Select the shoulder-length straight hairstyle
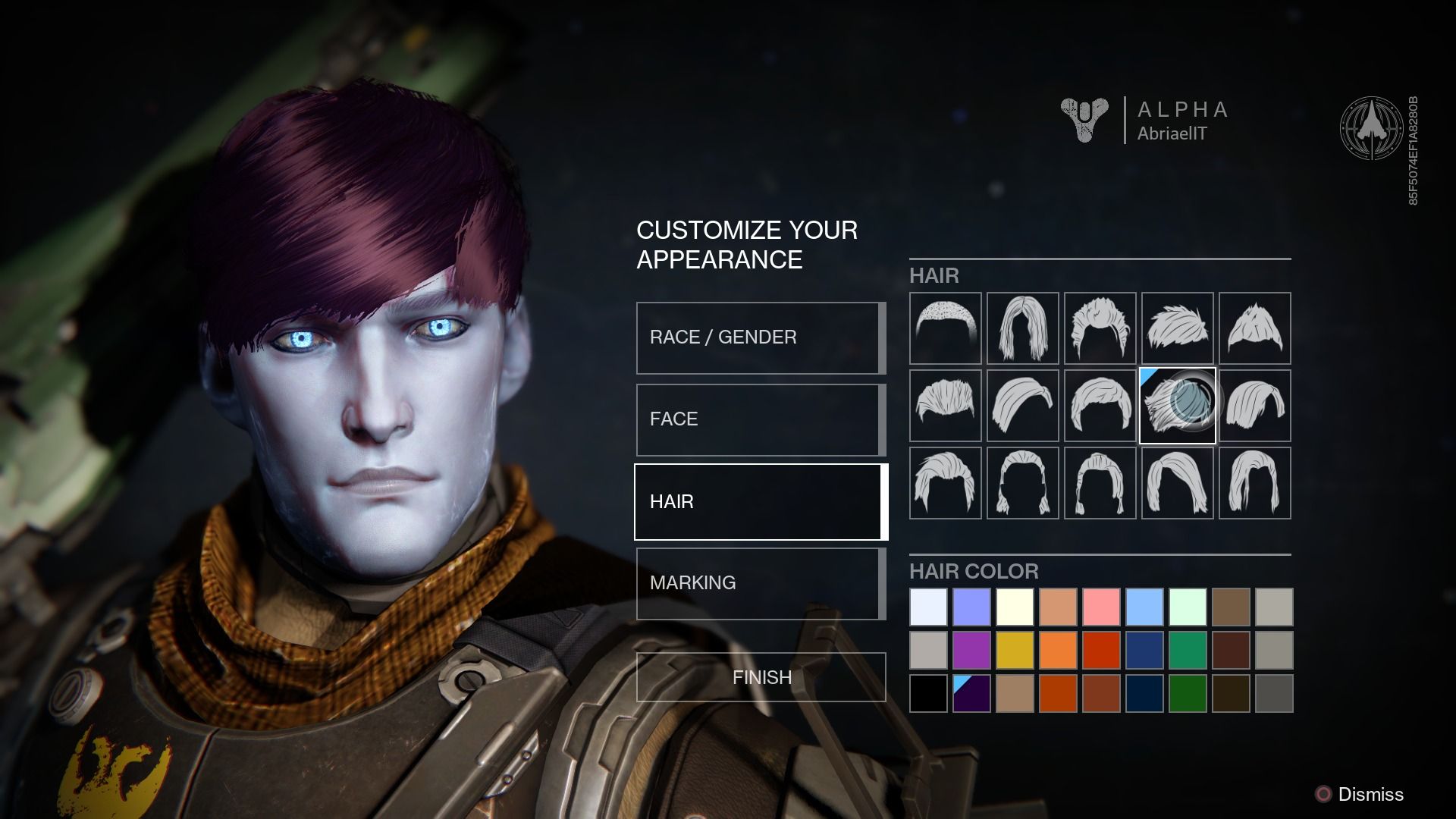Viewport: 1456px width, 819px height. (1022, 328)
